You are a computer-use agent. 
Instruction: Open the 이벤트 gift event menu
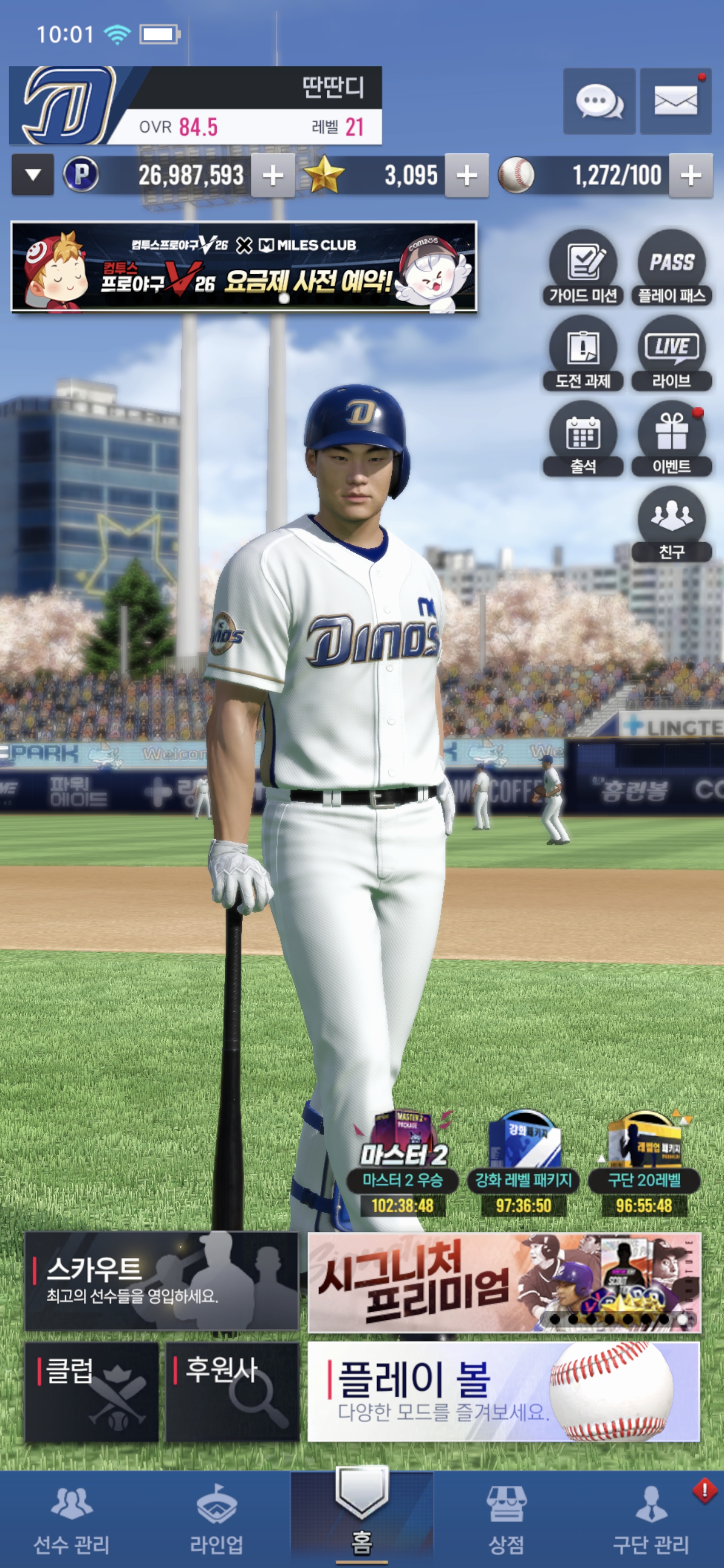[671, 439]
